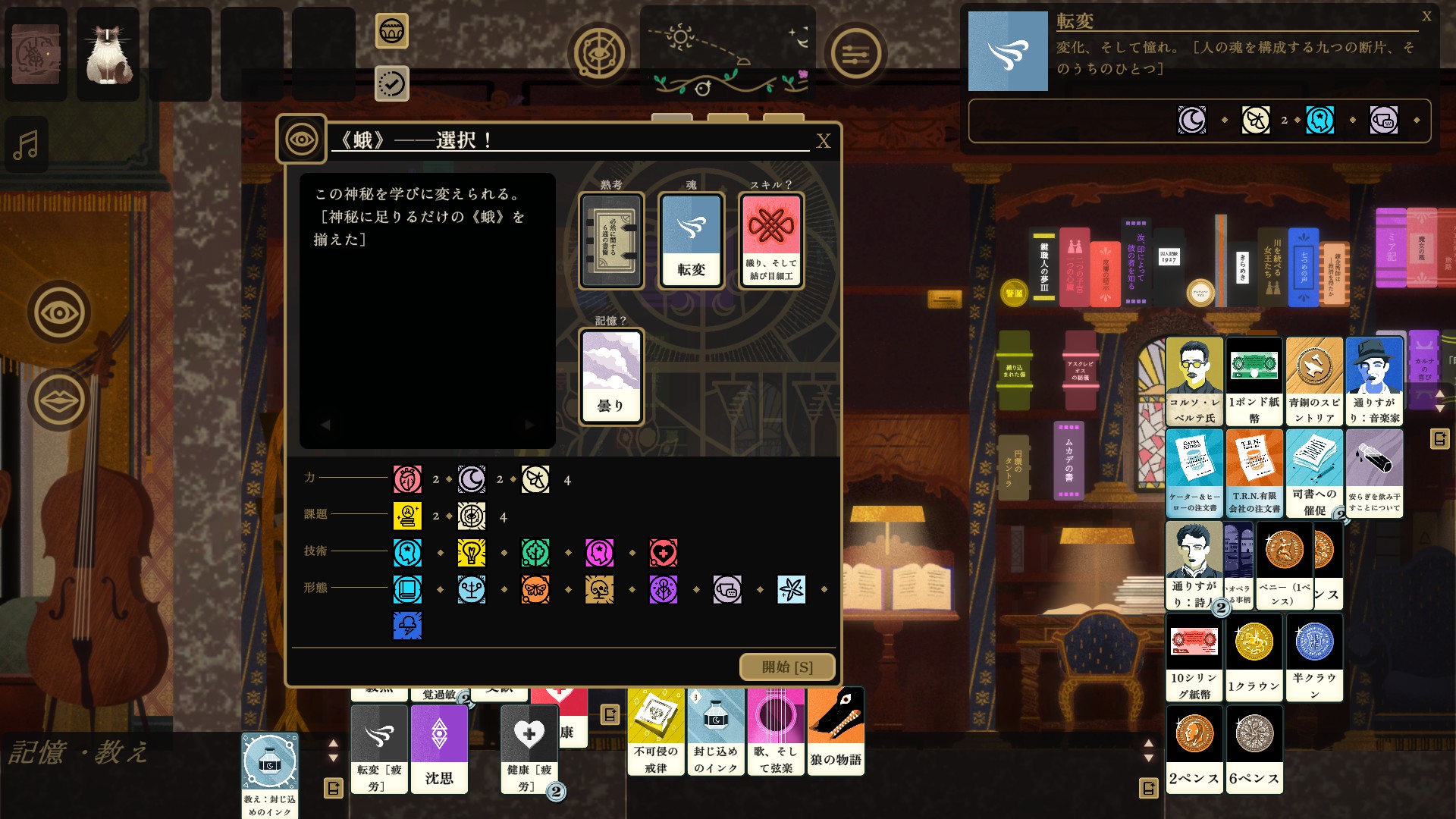Select the 6ペンス coin card

click(1254, 749)
